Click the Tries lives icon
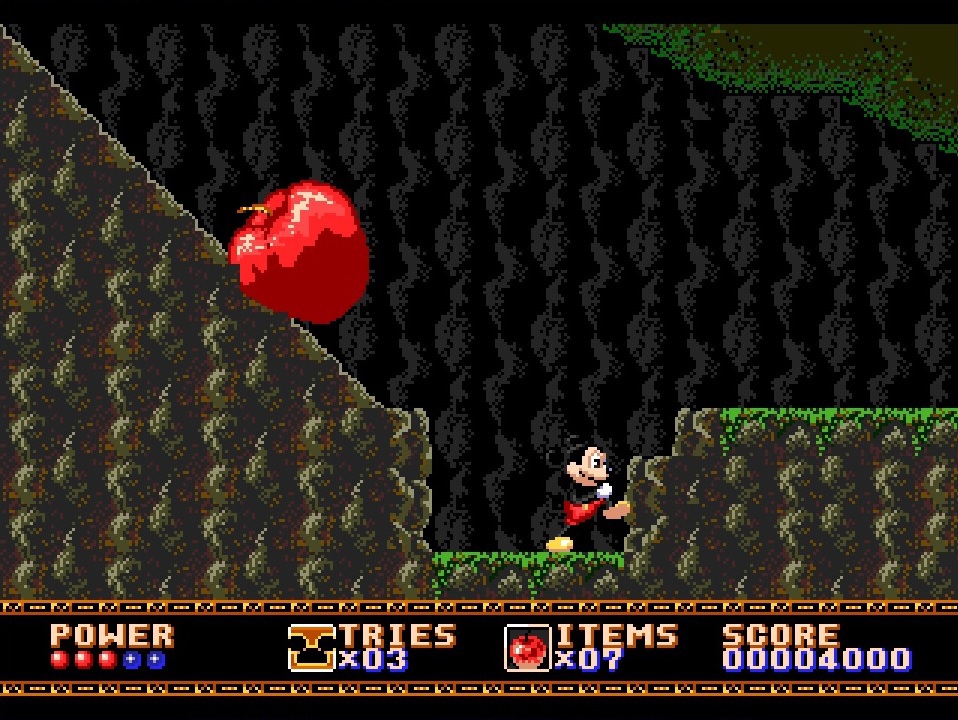Viewport: 958px width, 720px height. point(311,647)
